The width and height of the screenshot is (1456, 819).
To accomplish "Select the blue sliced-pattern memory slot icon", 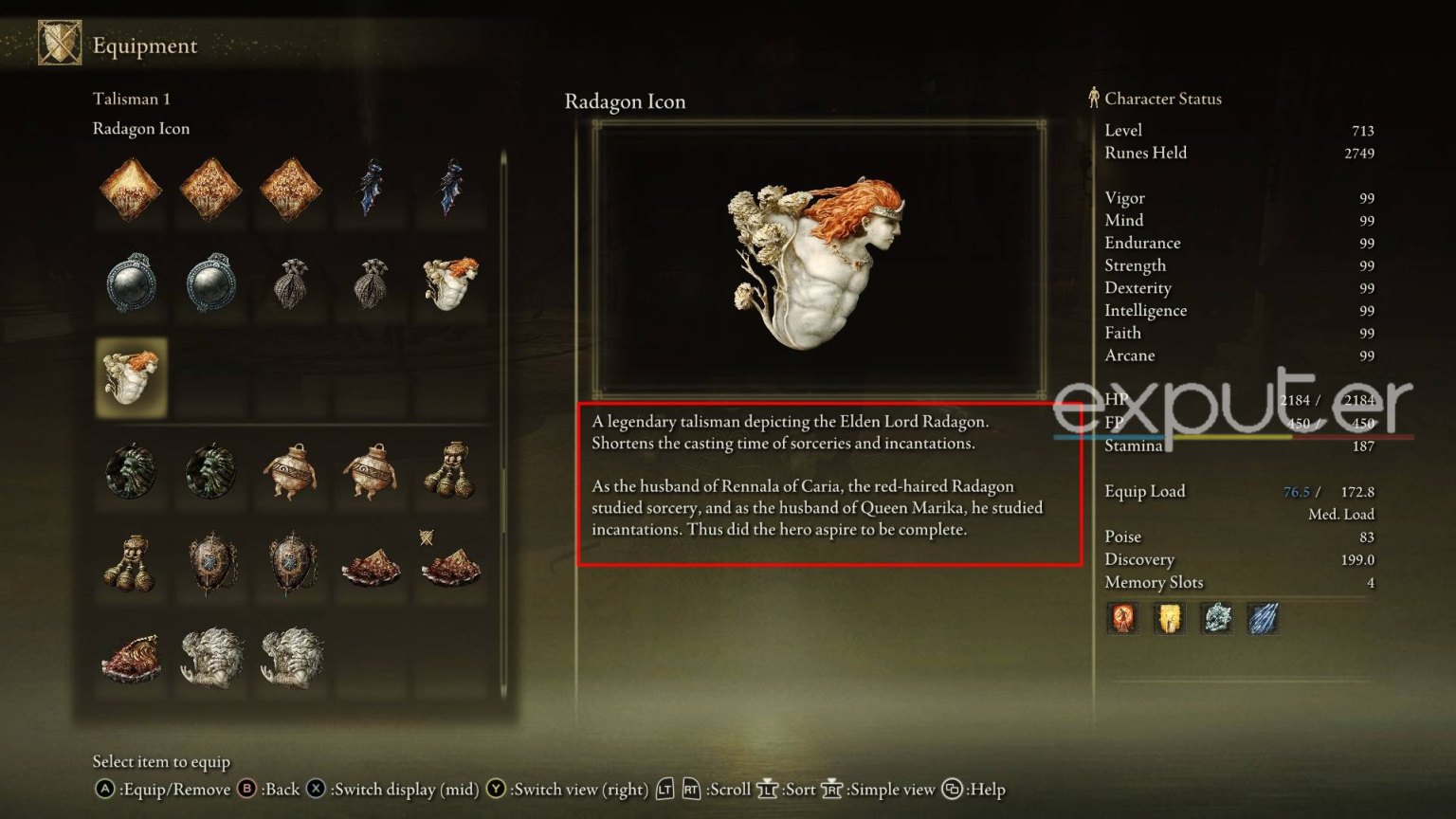I will point(1265,618).
